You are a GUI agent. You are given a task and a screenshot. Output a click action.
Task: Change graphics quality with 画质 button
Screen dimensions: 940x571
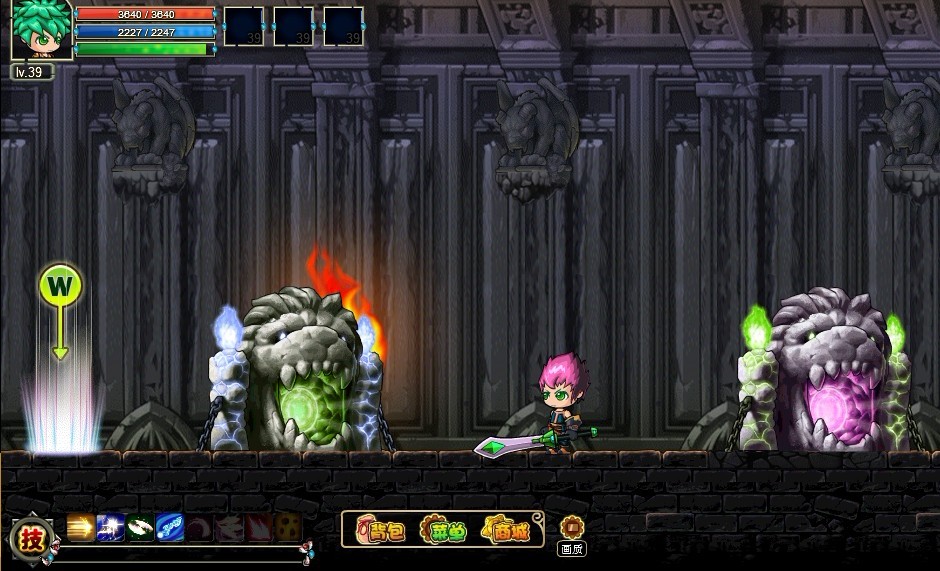click(571, 531)
